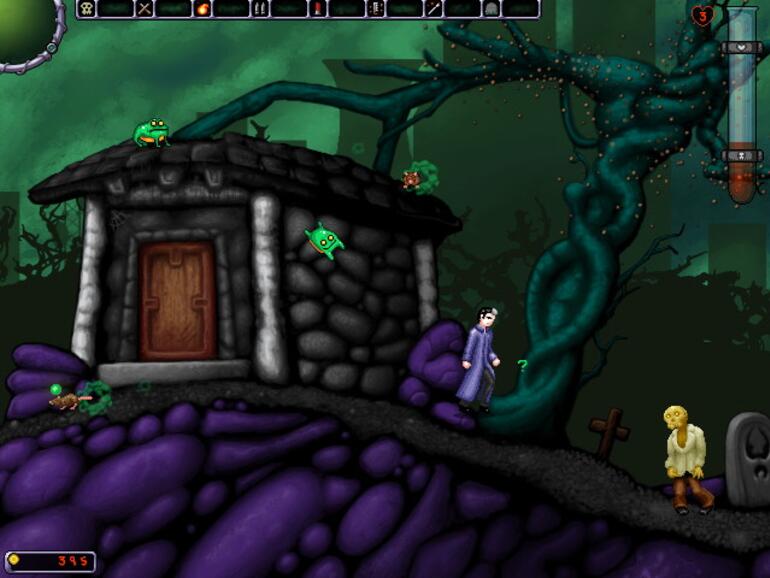Pick the red vial item slot

pos(318,9)
